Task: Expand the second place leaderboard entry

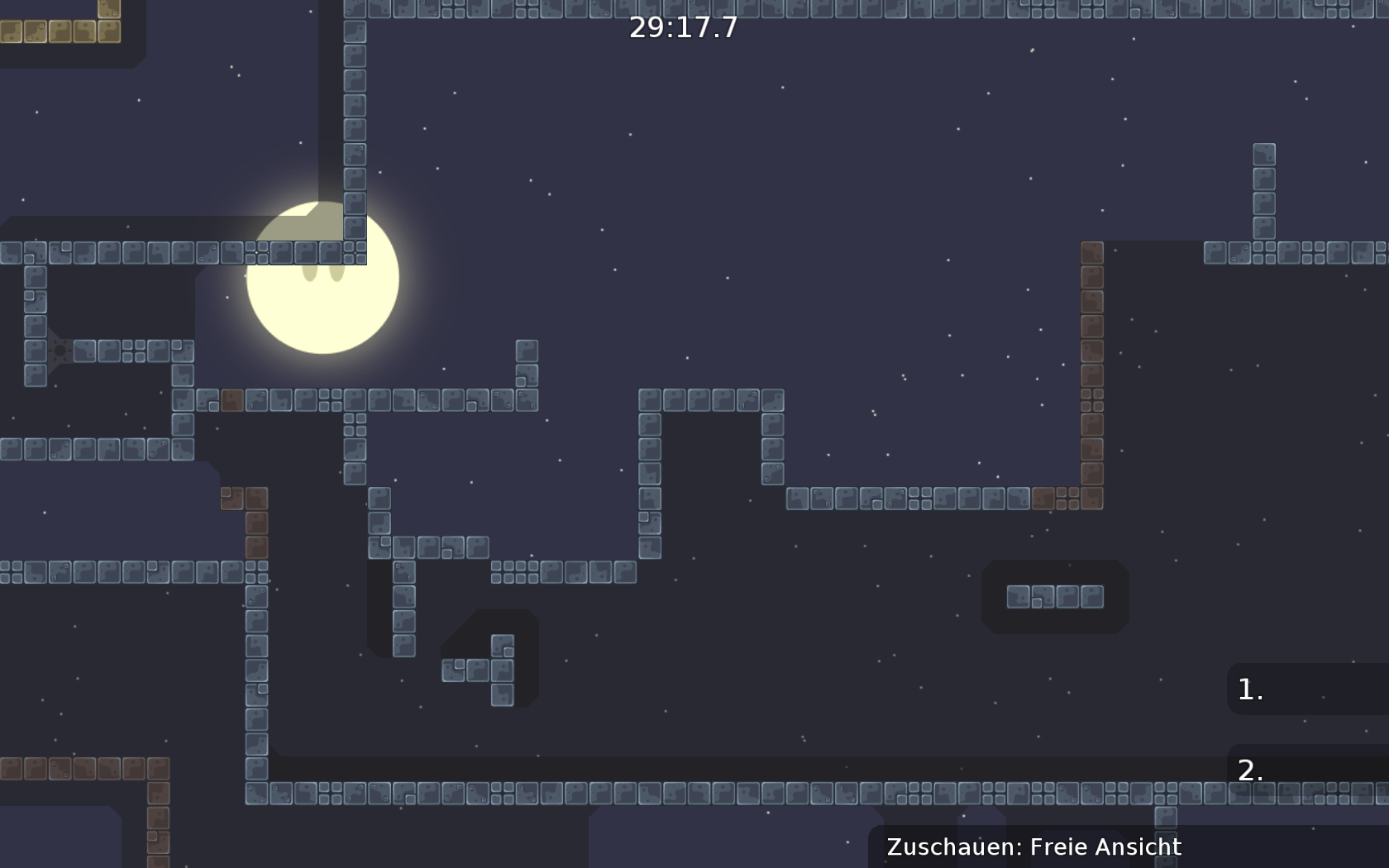Action: coord(1250,772)
